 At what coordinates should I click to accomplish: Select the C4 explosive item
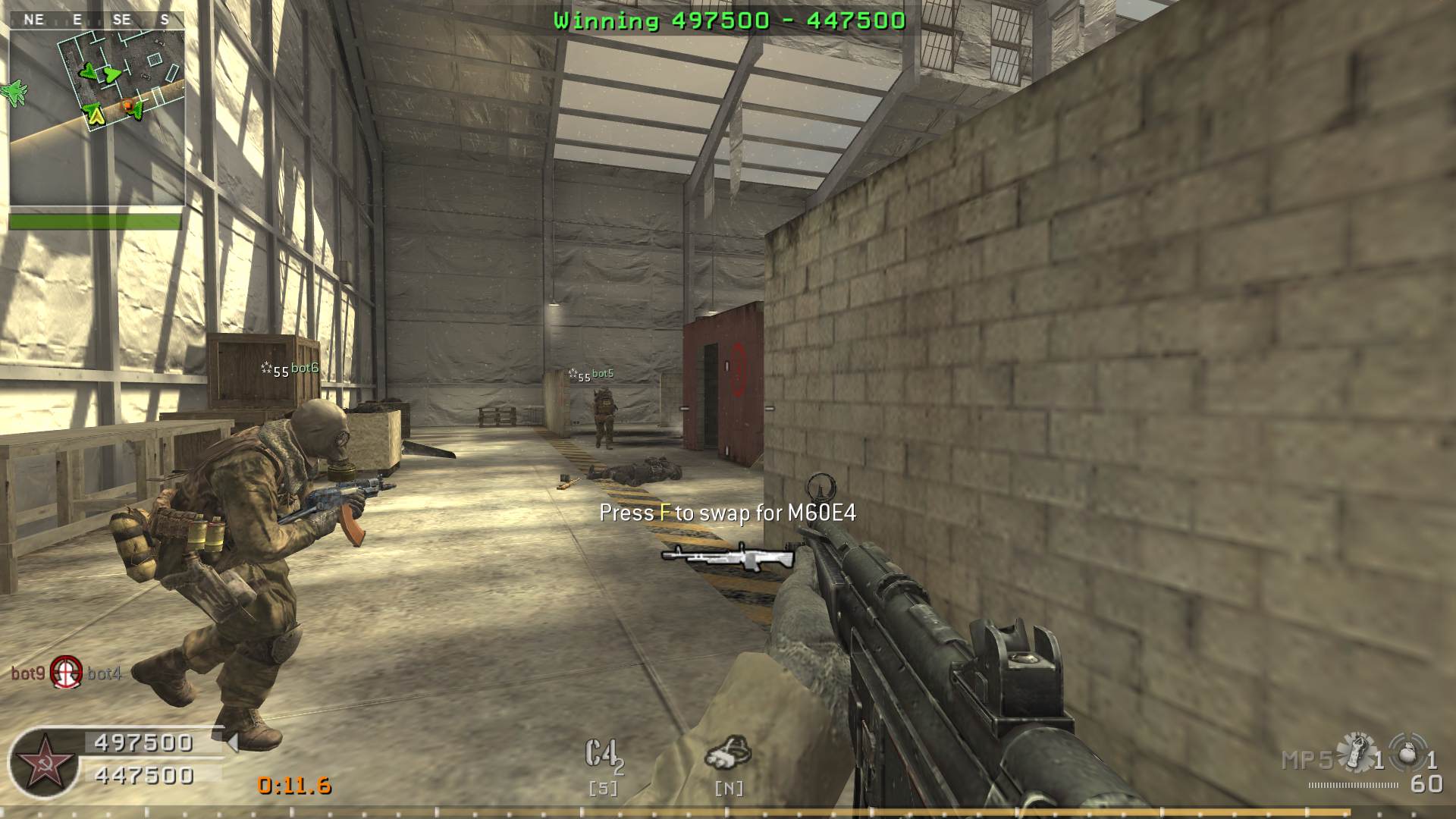click(x=604, y=756)
